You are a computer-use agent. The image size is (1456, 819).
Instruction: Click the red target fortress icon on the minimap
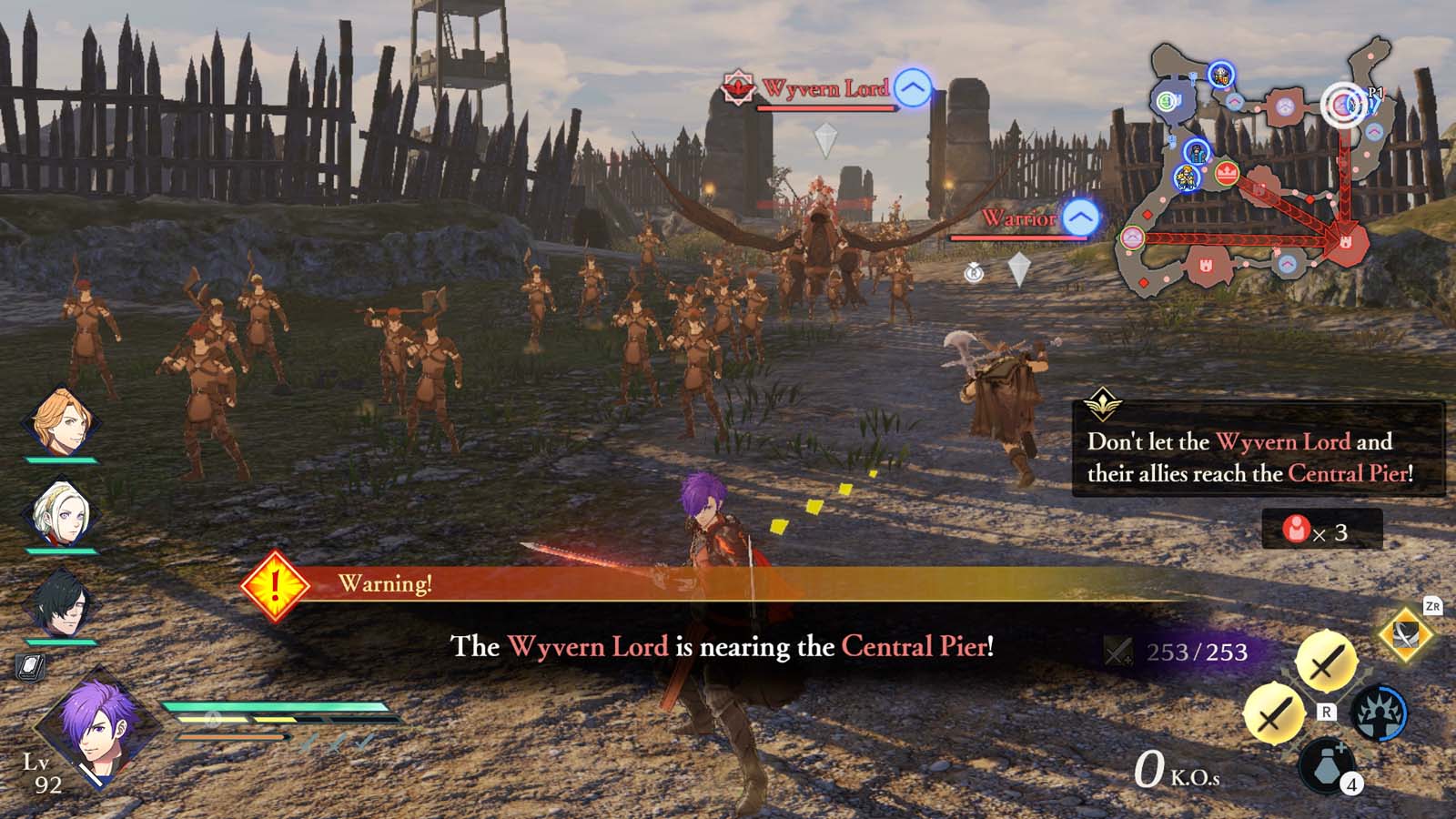(1348, 240)
